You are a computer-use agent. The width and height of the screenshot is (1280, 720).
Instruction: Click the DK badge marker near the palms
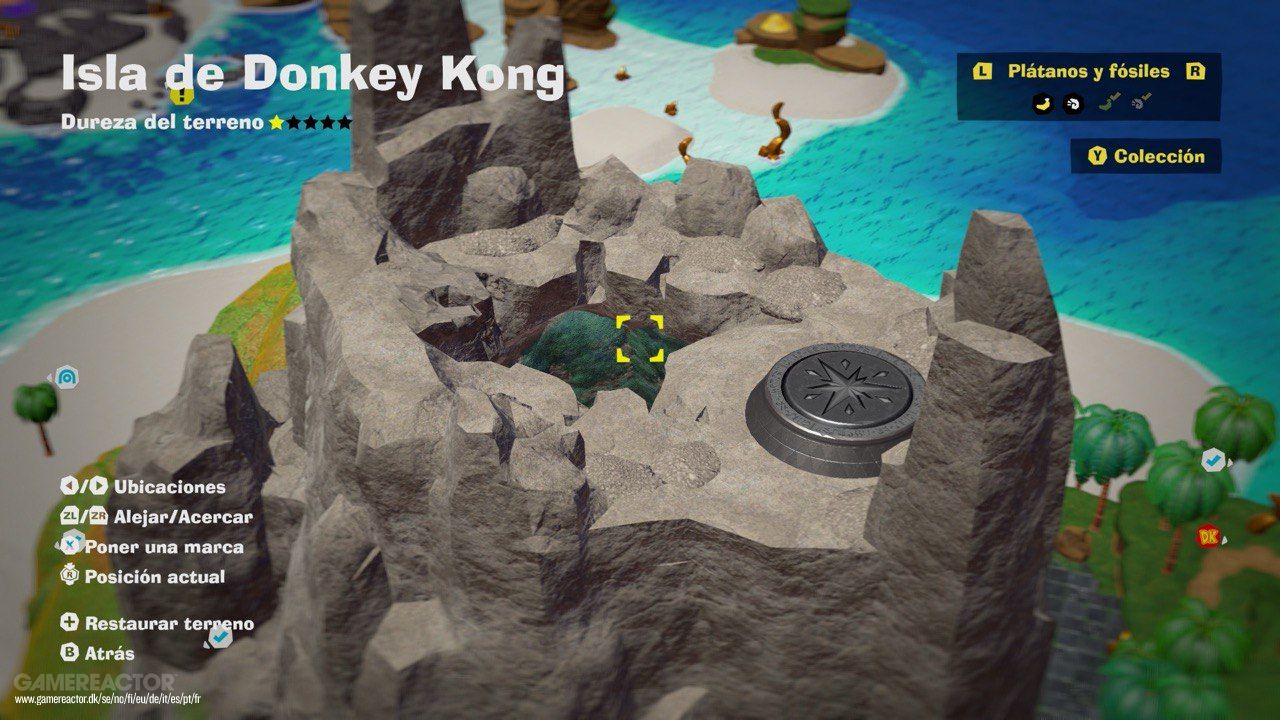coord(1207,538)
